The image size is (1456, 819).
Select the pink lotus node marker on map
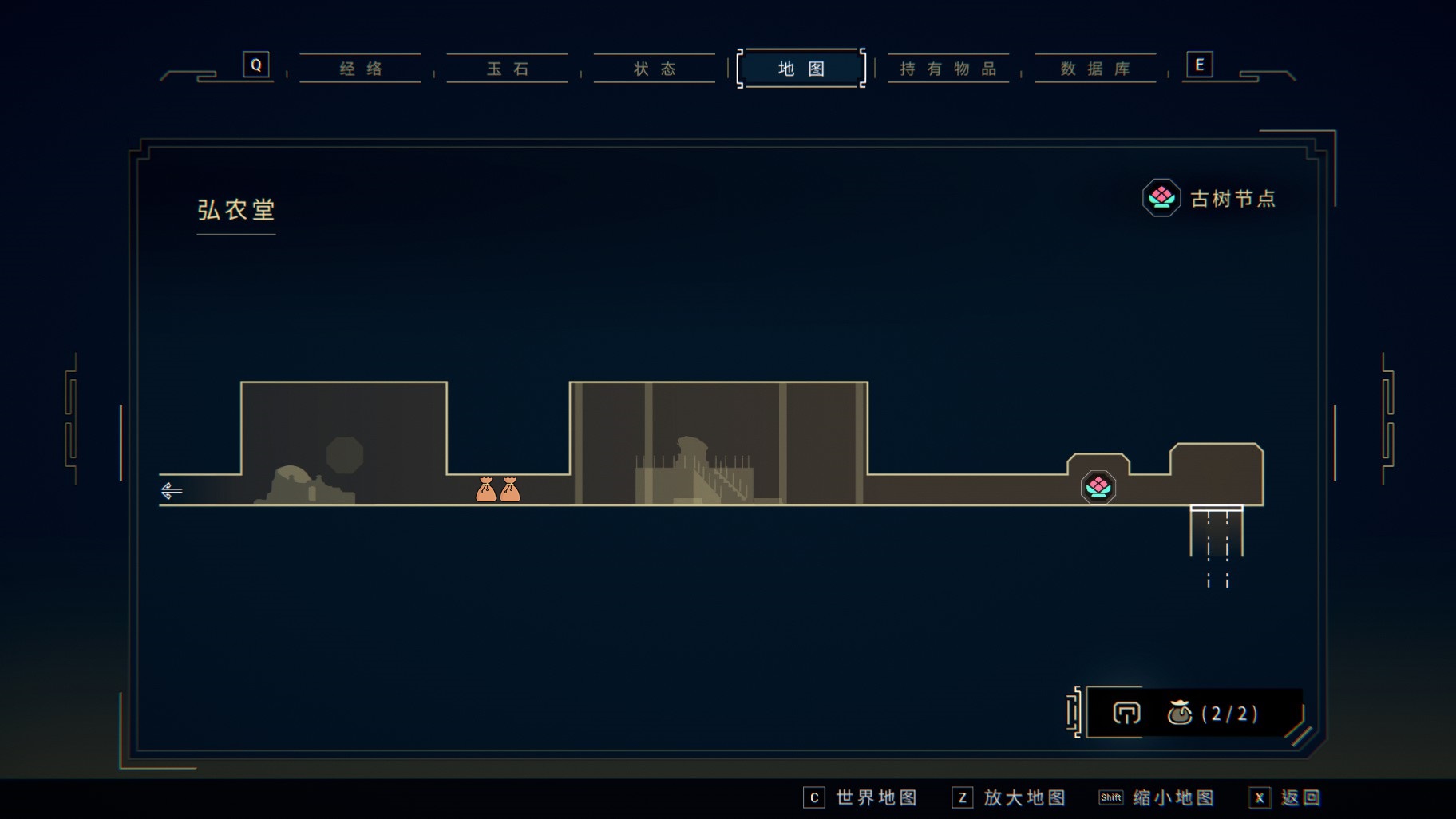pyautogui.click(x=1098, y=487)
